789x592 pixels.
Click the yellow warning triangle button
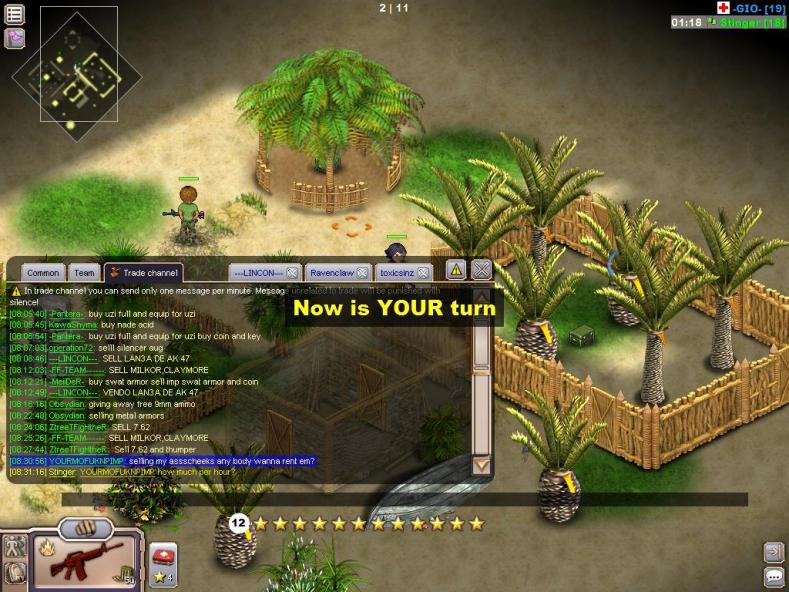click(455, 268)
